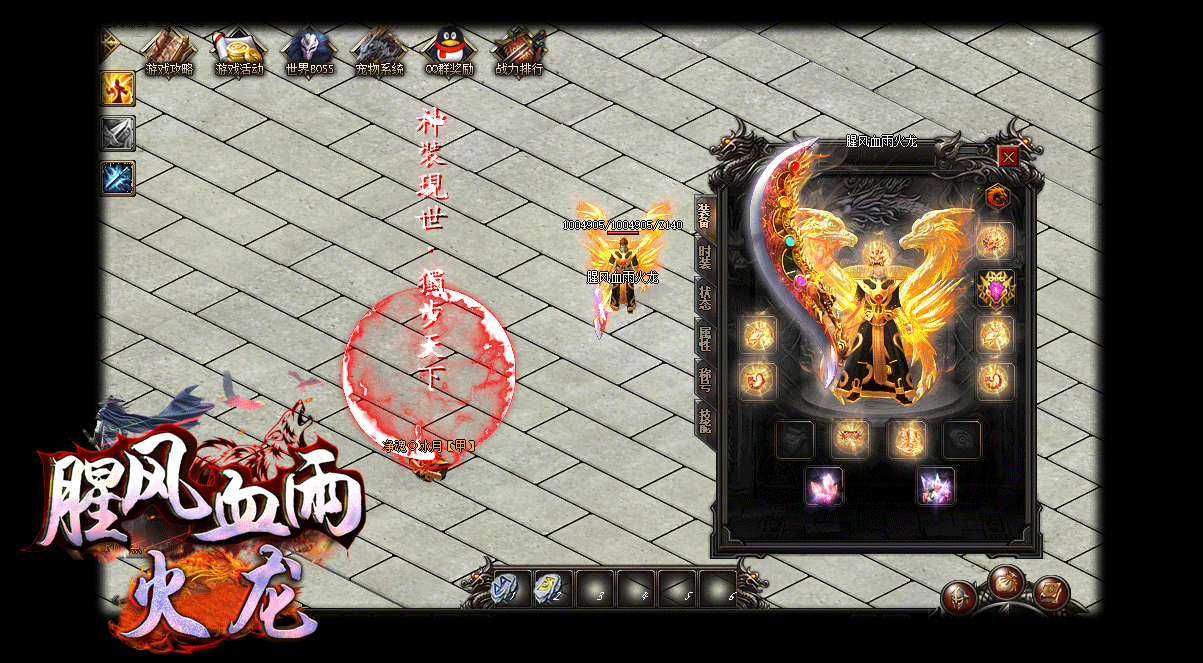Open the 宠物系统 pet system
1203x663 pixels.
click(379, 52)
